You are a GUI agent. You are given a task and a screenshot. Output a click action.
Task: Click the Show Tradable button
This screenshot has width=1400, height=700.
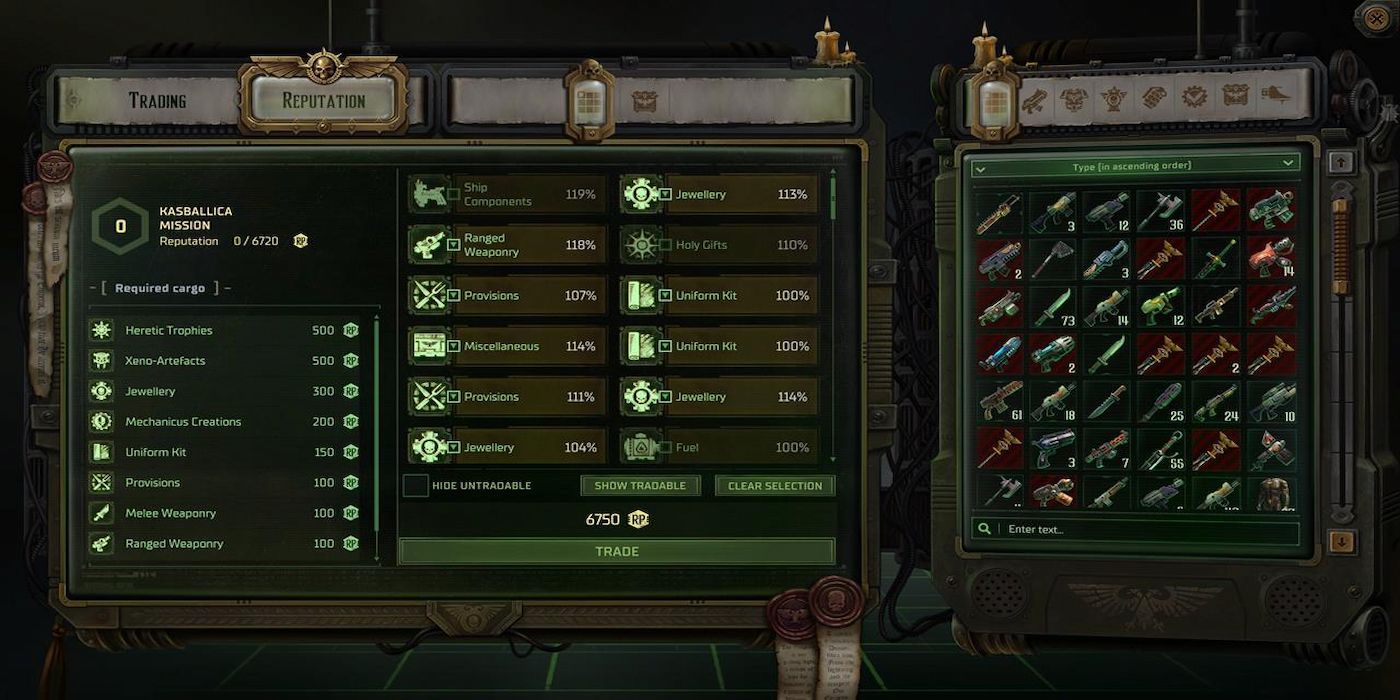click(x=640, y=486)
